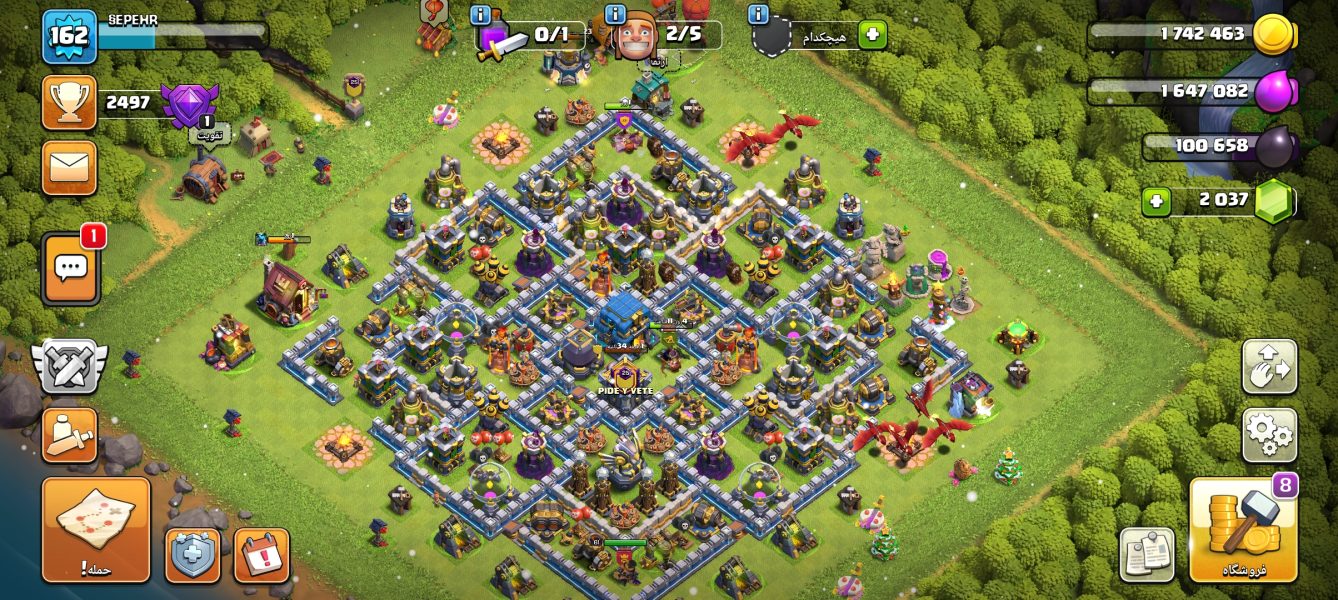Open the player profile level 162 badge
The height and width of the screenshot is (600, 1338).
click(x=69, y=36)
